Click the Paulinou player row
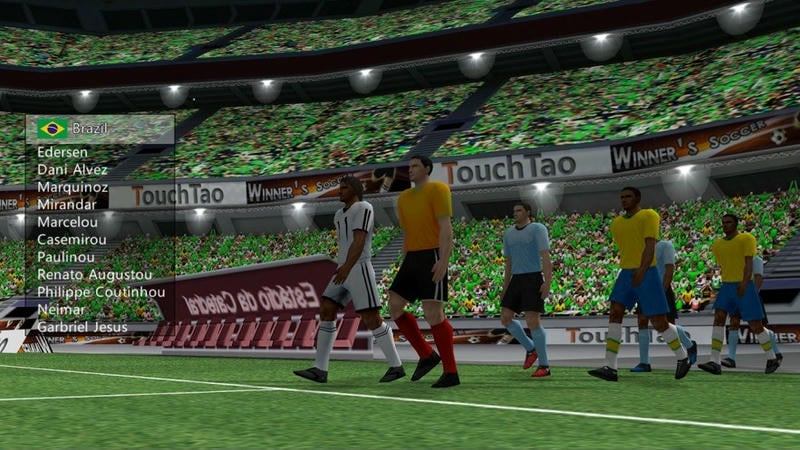The image size is (800, 450). [x=66, y=257]
